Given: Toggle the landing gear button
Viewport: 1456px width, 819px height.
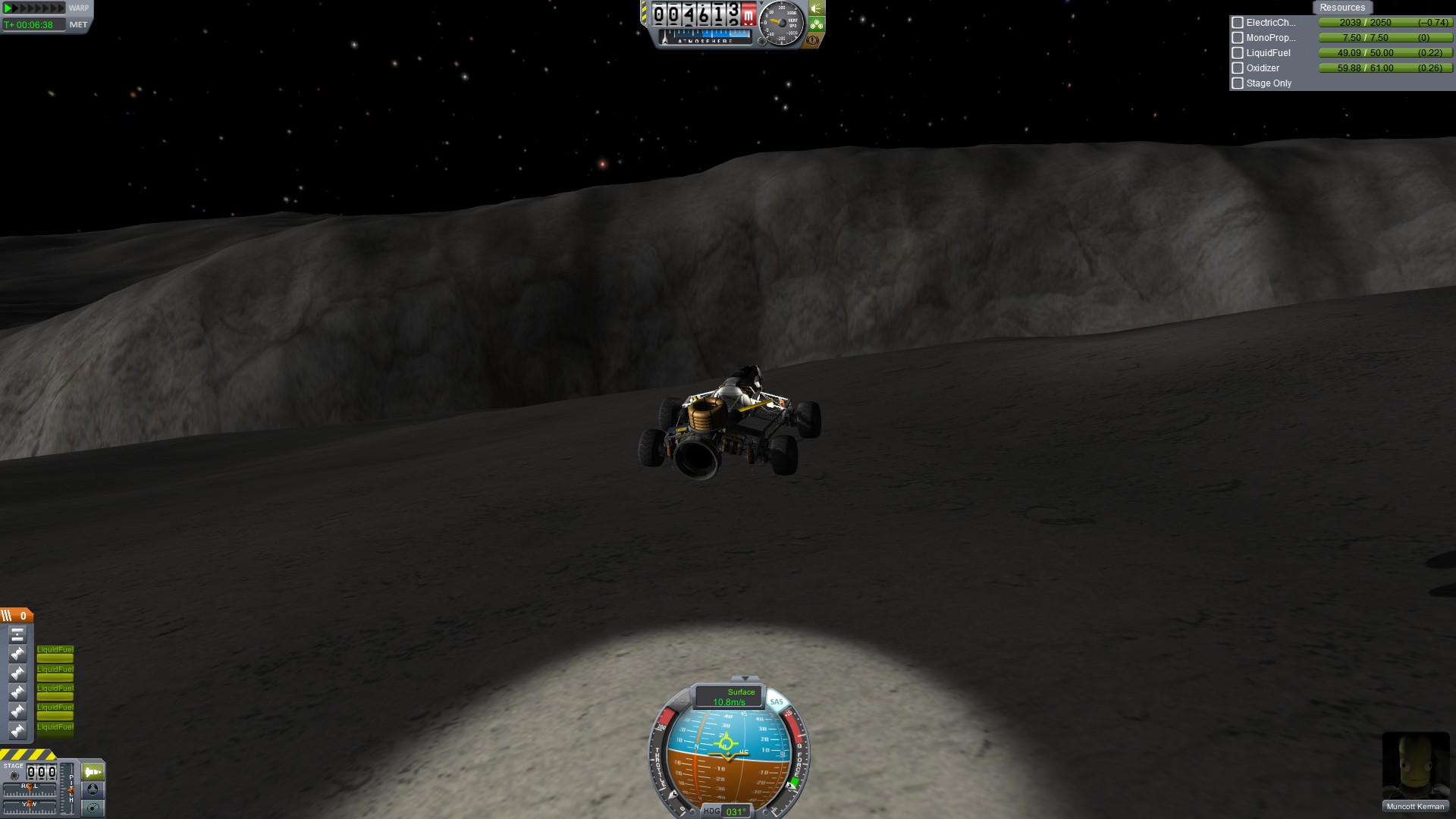Looking at the screenshot, I should pos(817,24).
